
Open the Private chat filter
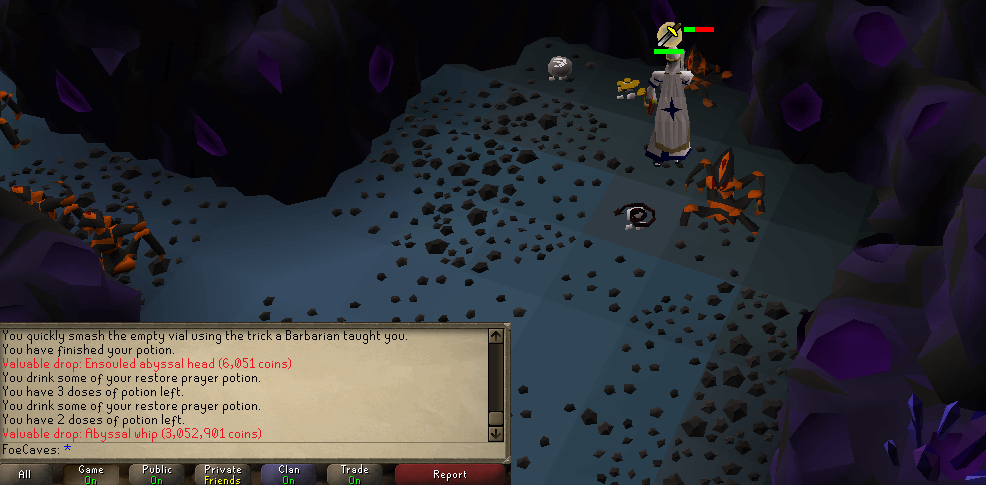223,474
